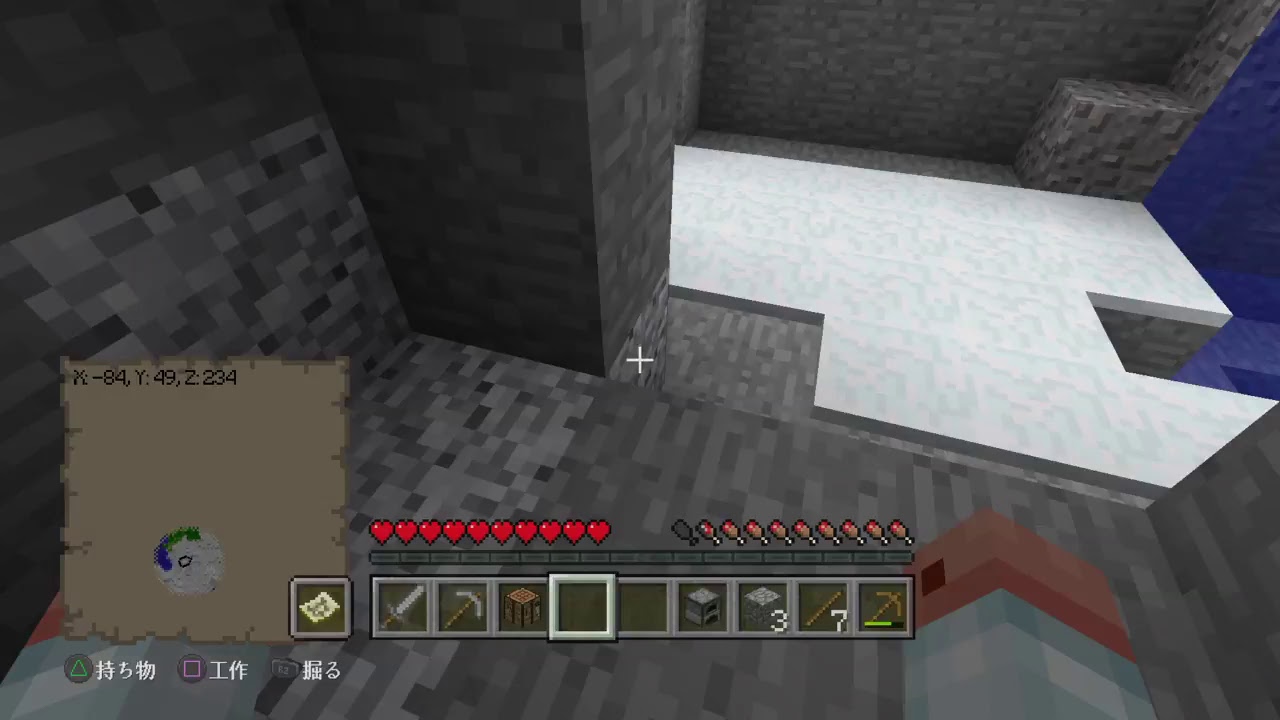The height and width of the screenshot is (720, 1280).
Task: Click the crosshair at screen center
Action: pos(639,359)
